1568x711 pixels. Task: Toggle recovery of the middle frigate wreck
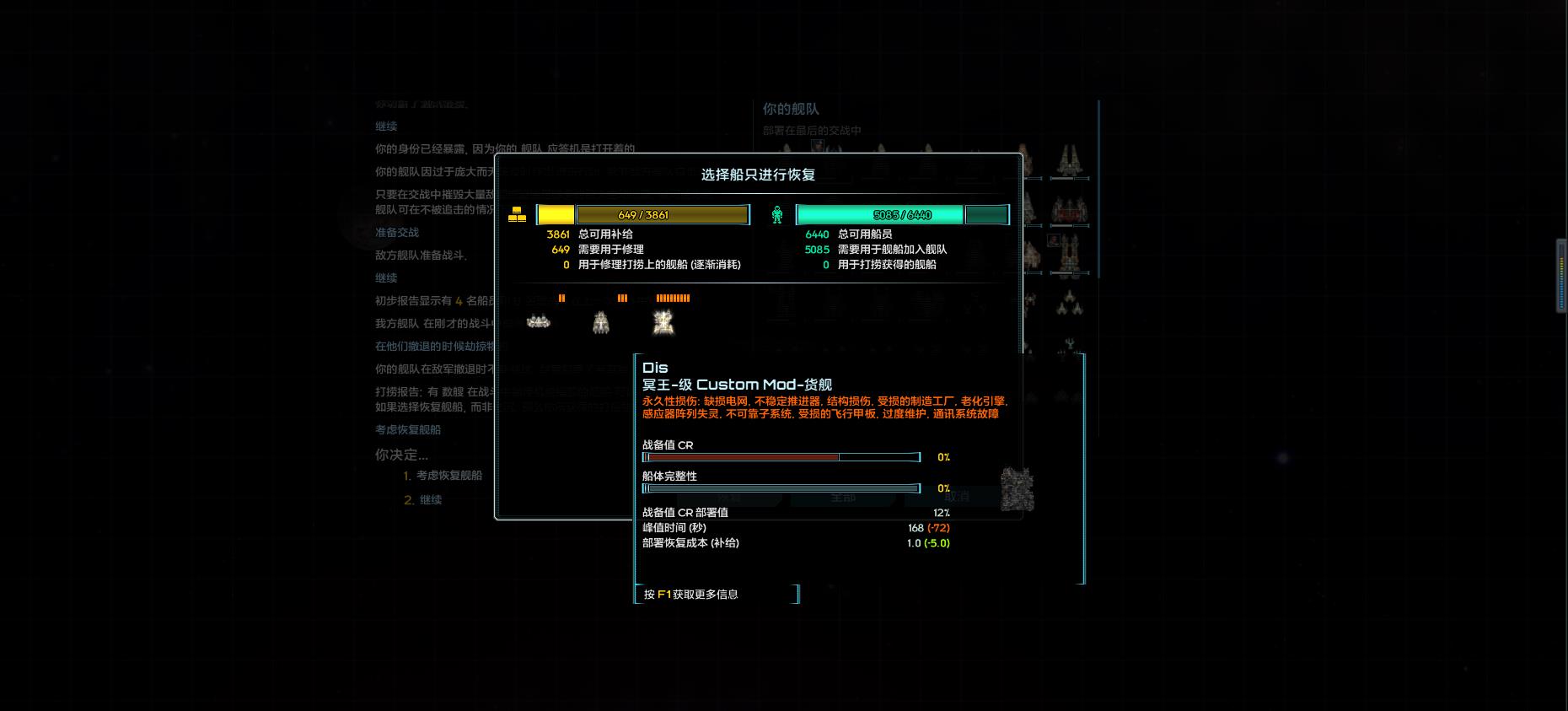tap(600, 322)
